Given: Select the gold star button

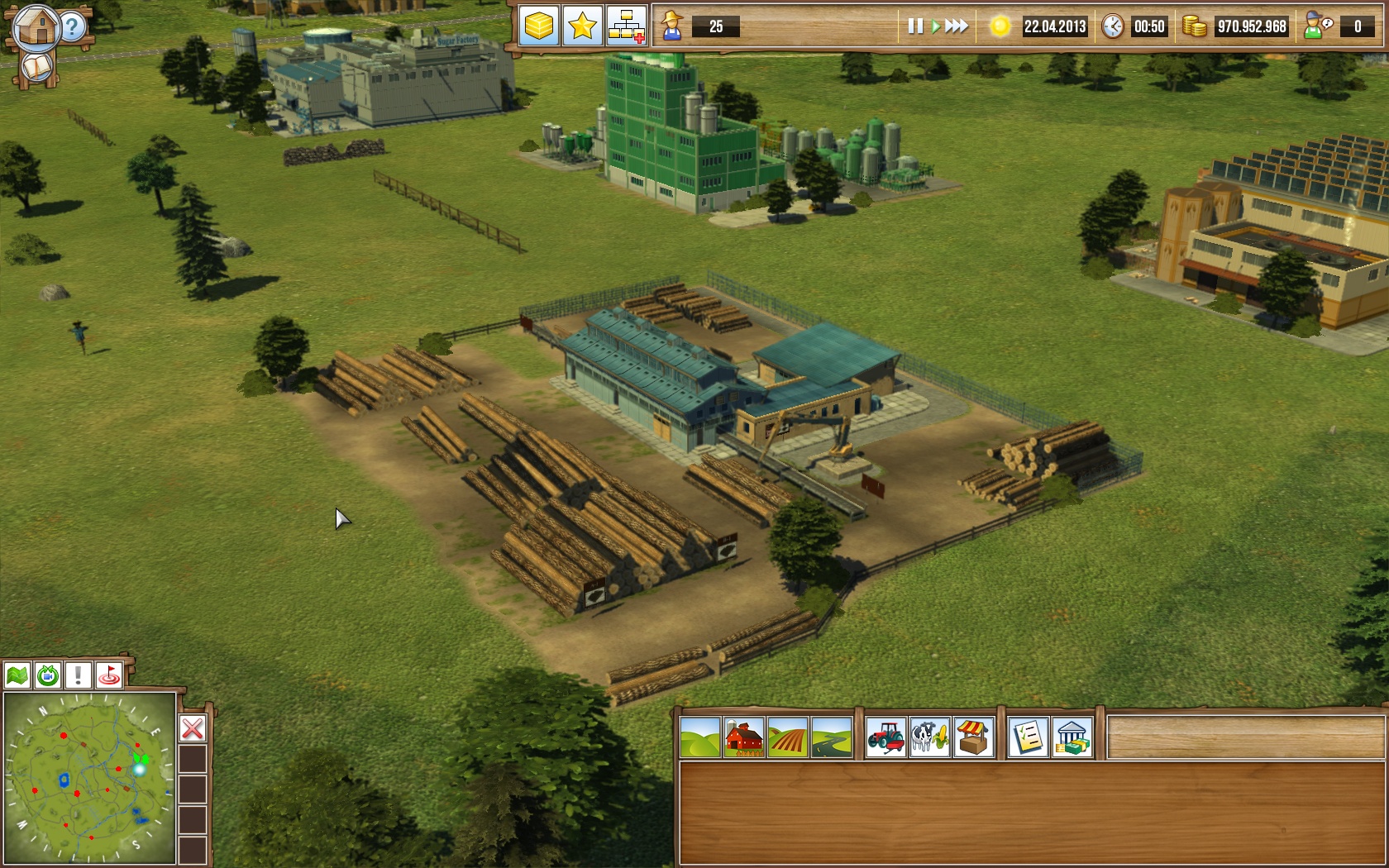Looking at the screenshot, I should tap(582, 26).
